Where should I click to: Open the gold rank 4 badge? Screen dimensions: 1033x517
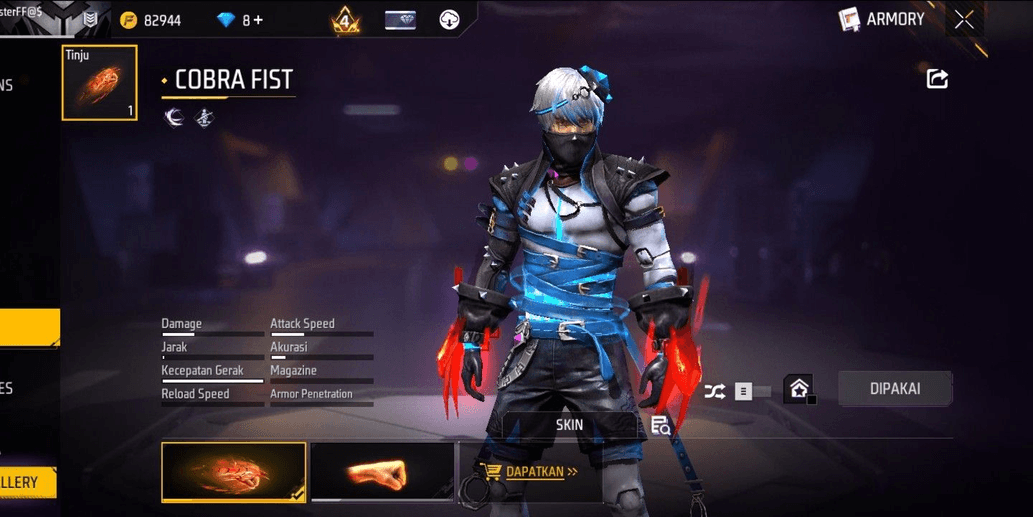pyautogui.click(x=346, y=20)
